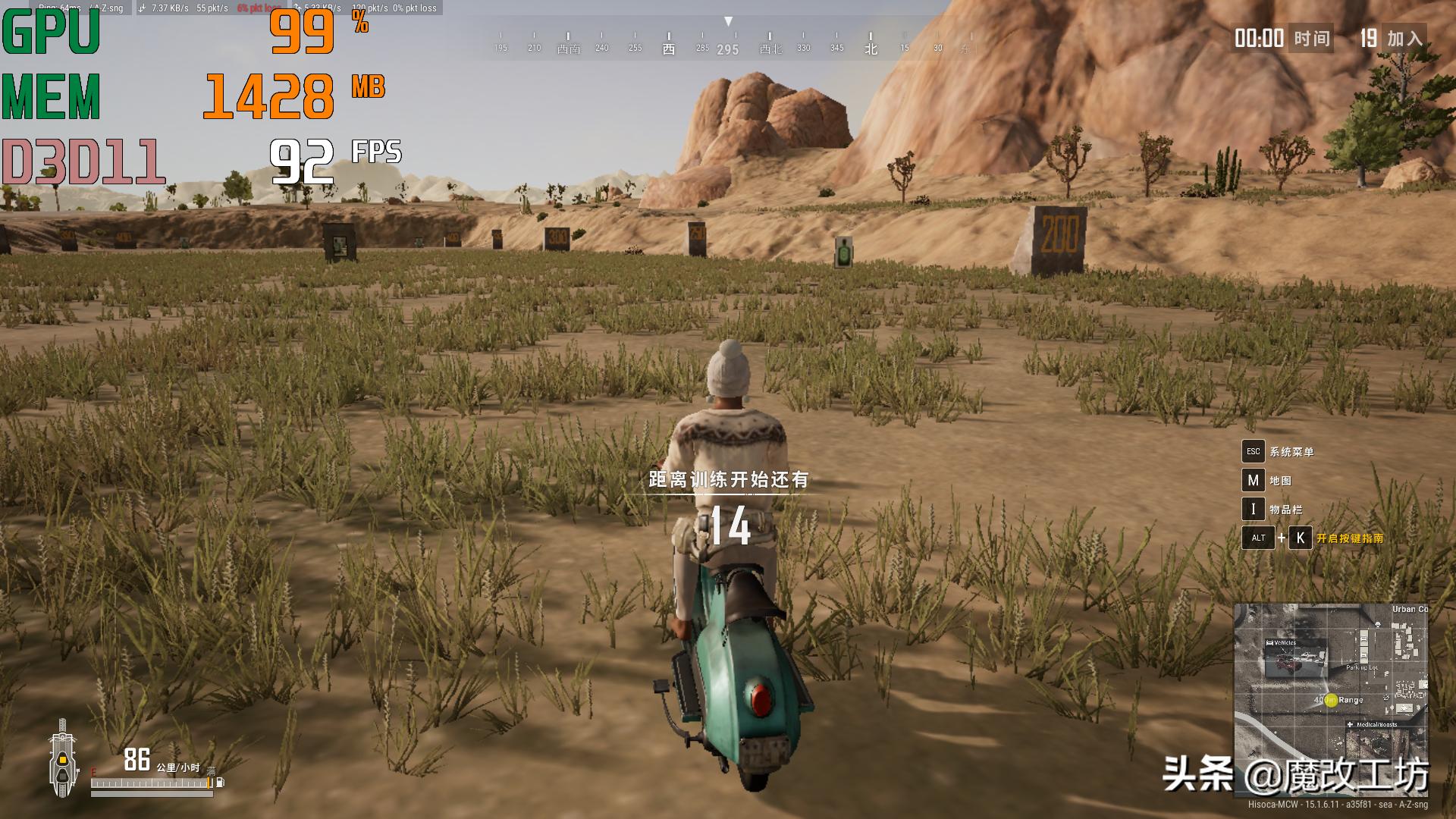Click the 地图 menu label
The height and width of the screenshot is (819, 1456).
1282,480
